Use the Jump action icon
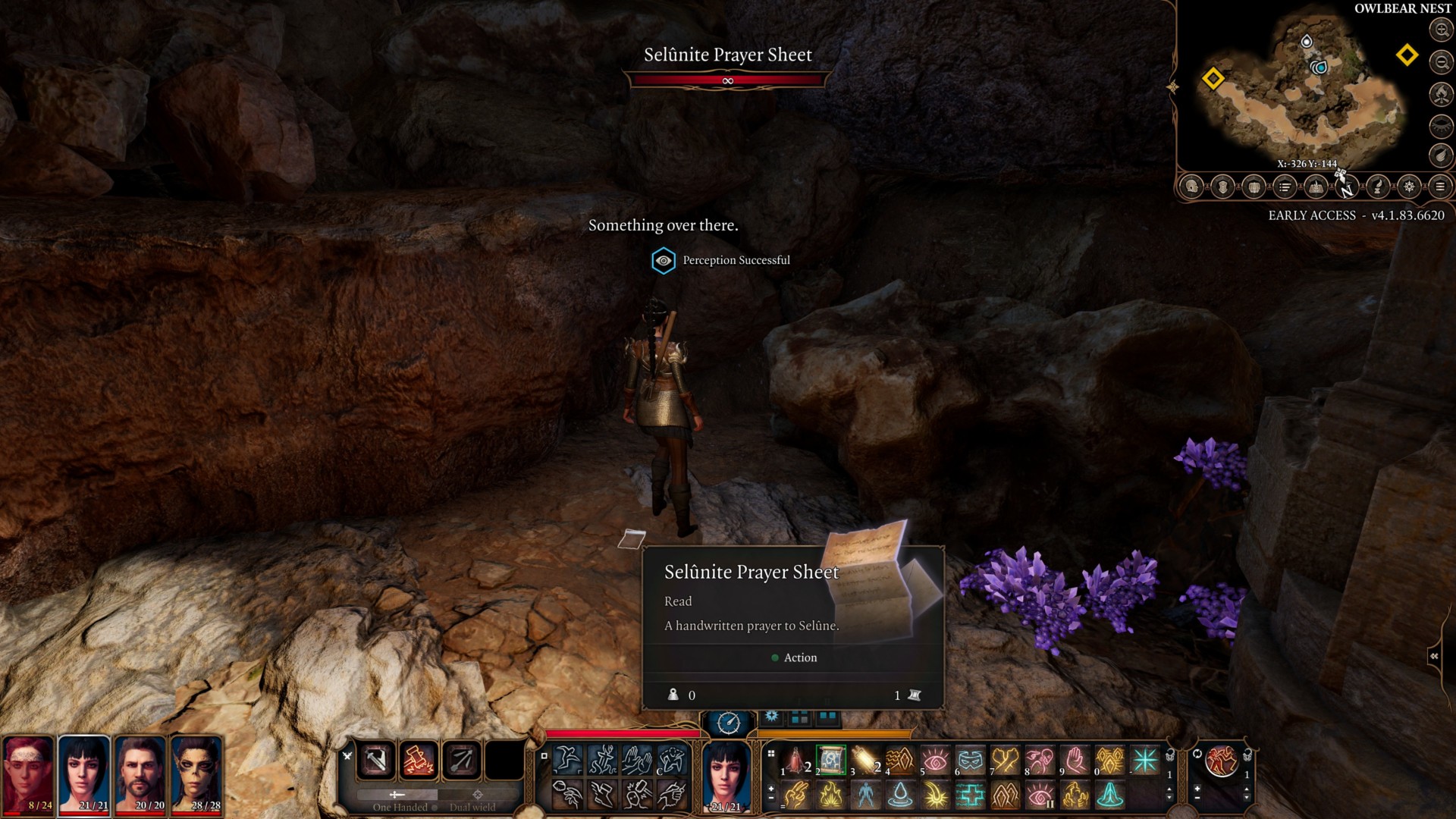Screen dimensions: 1456x819 pos(567,759)
